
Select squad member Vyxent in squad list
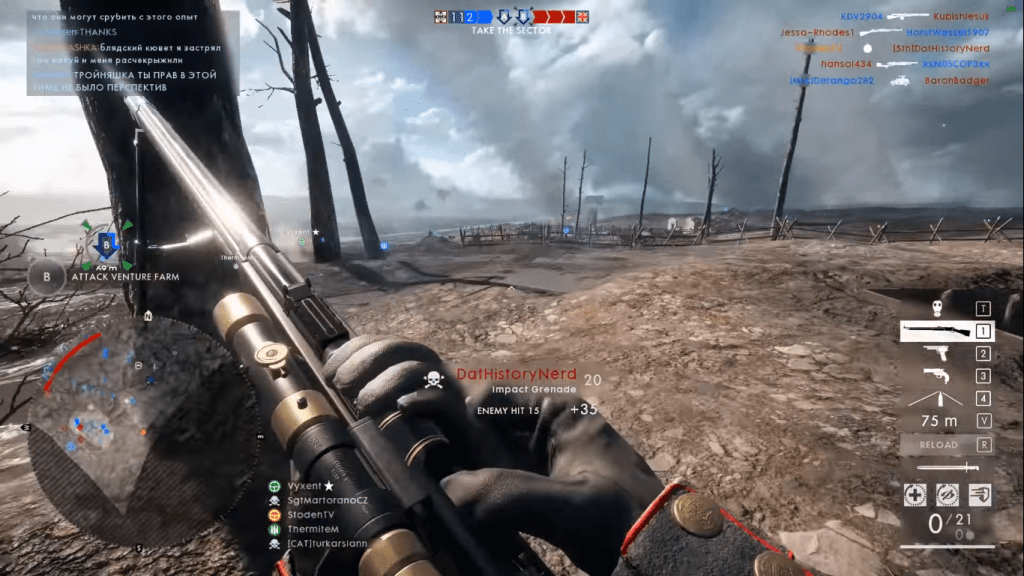tap(307, 486)
